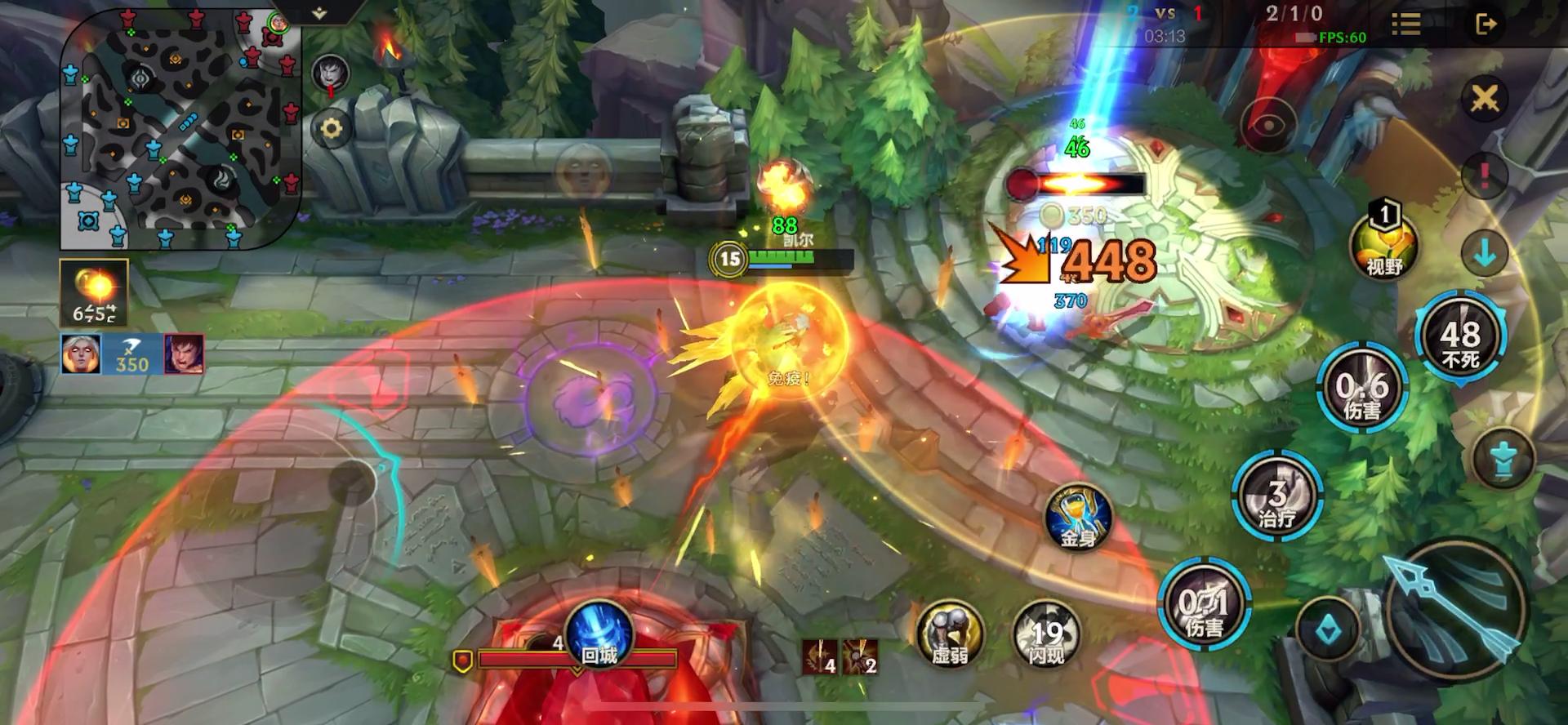Tap the minimap in the corner
This screenshot has height=725, width=1568.
(x=180, y=129)
